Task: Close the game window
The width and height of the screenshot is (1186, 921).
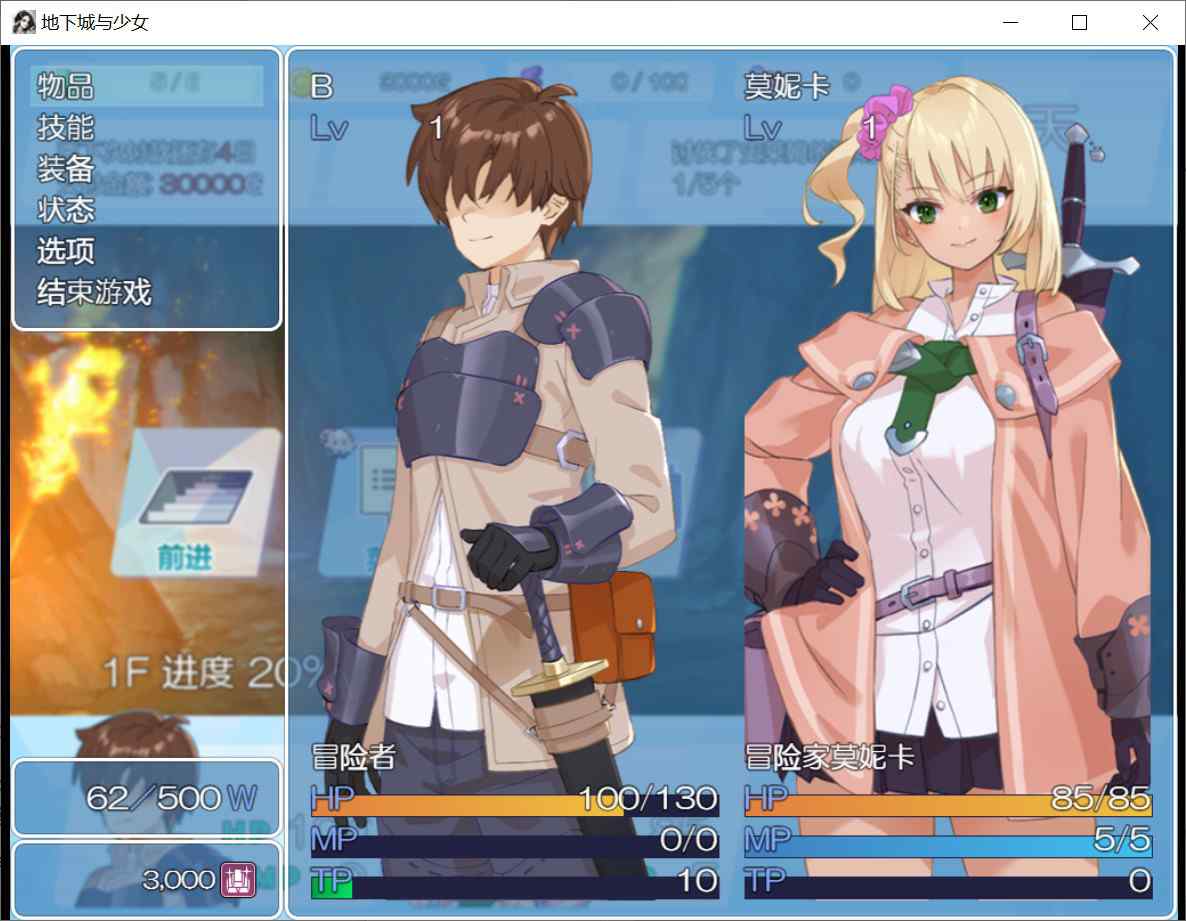Action: [x=1149, y=23]
